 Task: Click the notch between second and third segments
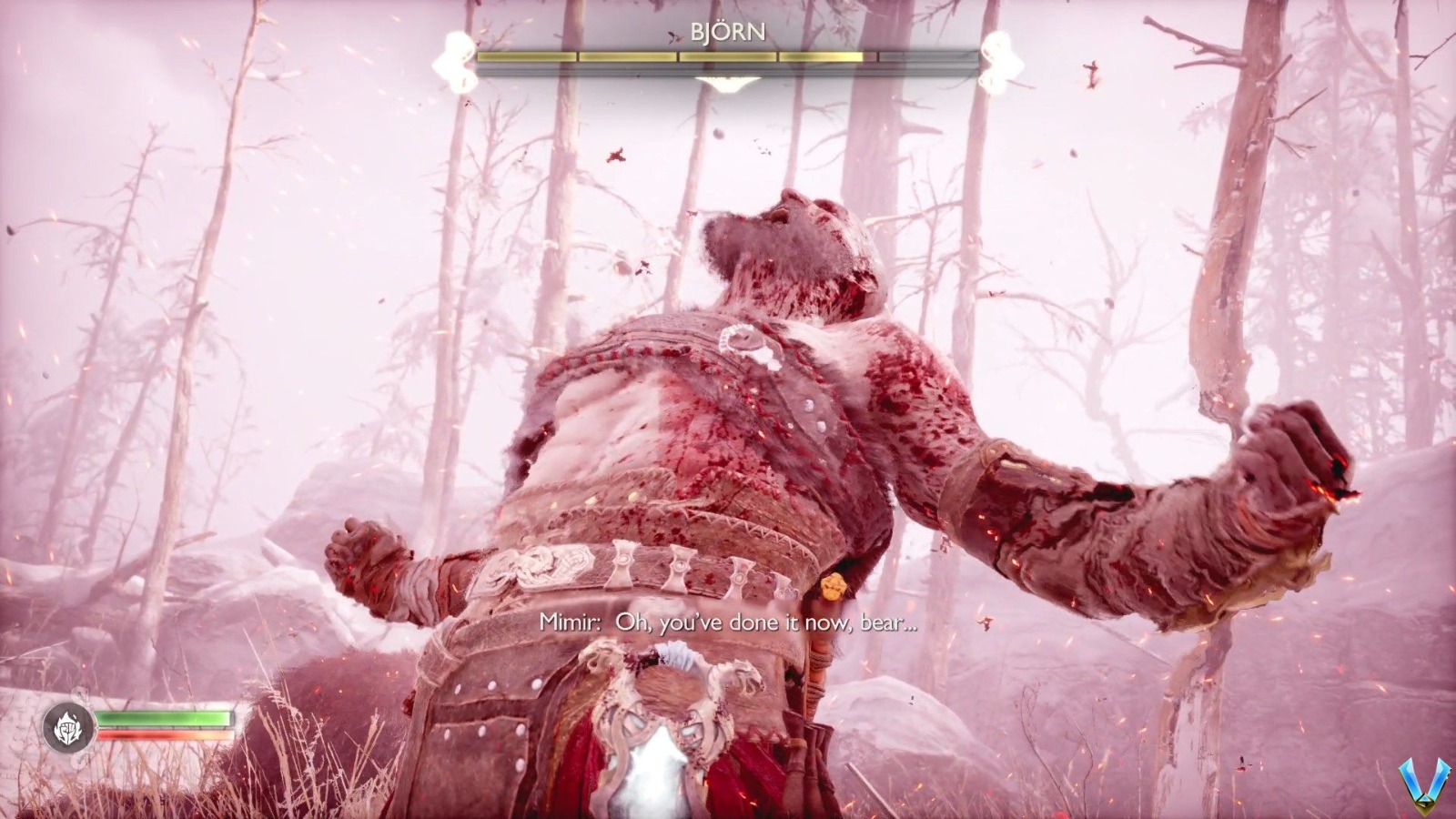676,56
